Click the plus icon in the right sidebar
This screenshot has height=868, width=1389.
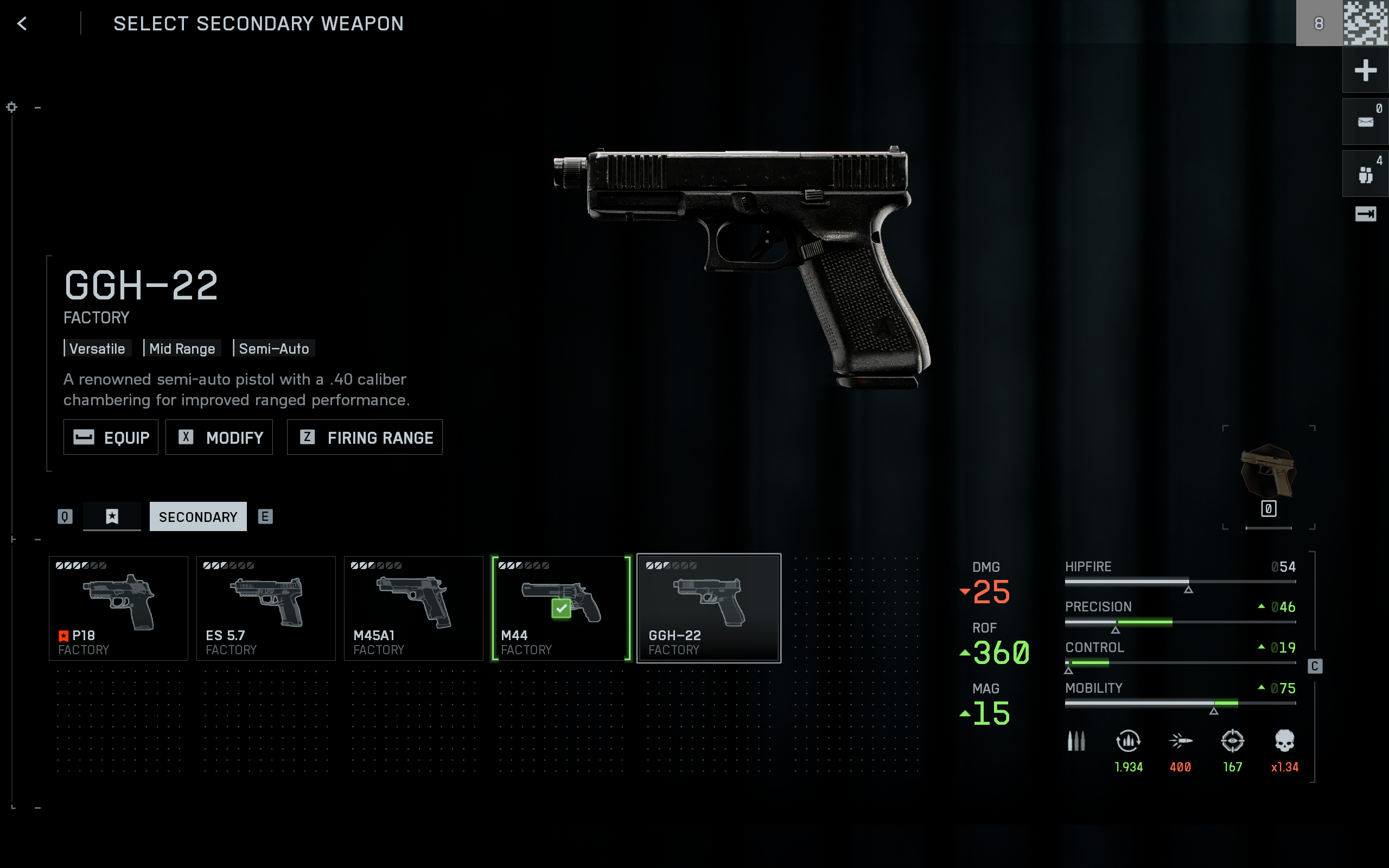tap(1366, 69)
